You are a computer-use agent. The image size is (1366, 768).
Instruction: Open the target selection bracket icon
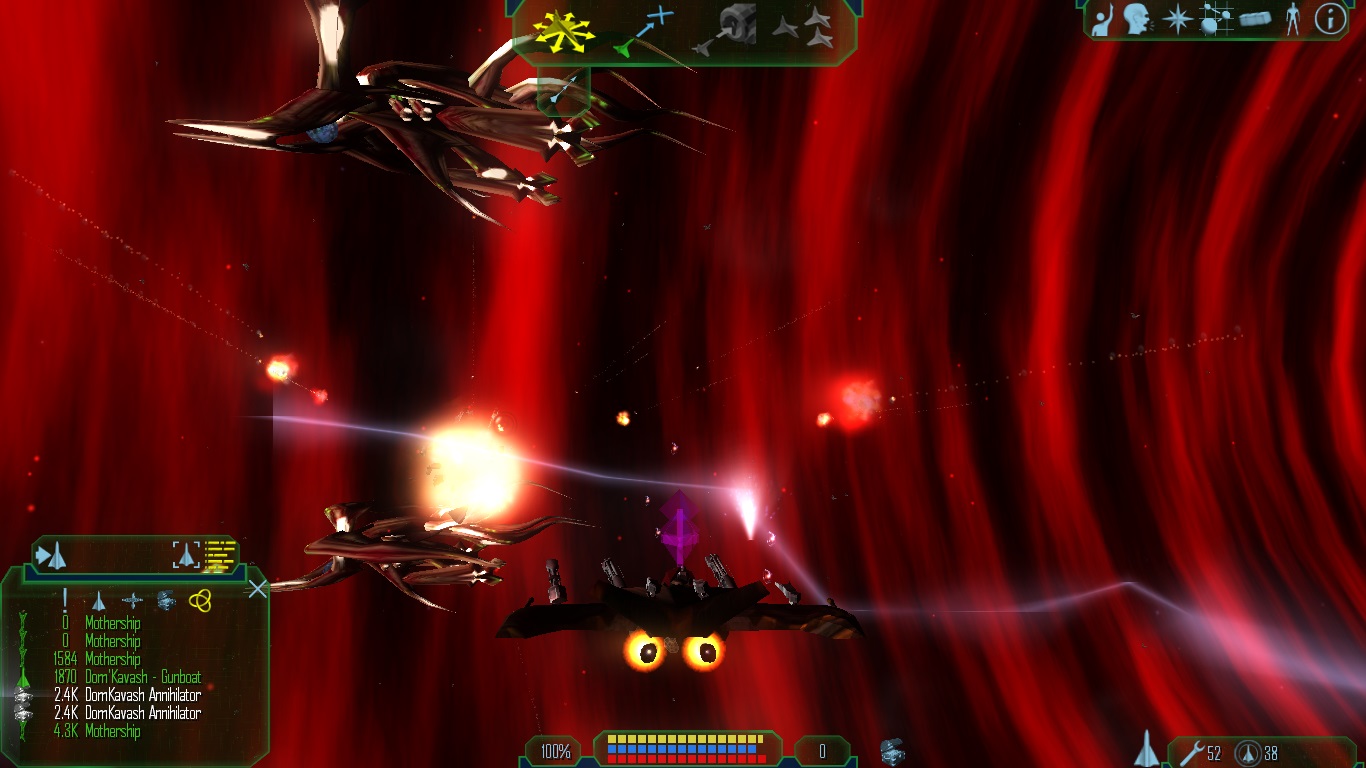click(185, 555)
